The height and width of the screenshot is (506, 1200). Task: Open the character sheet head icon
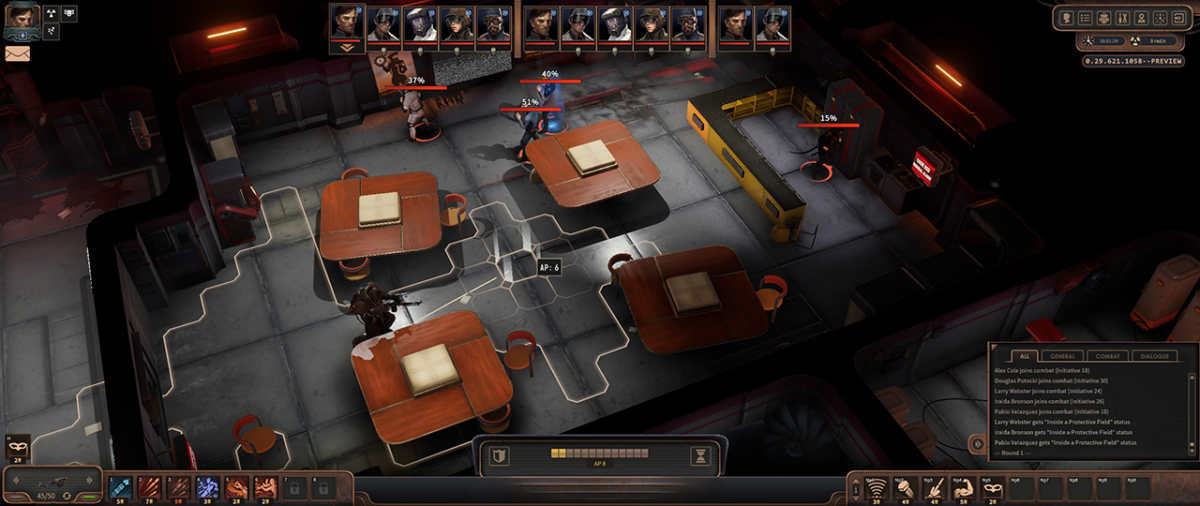(1067, 17)
